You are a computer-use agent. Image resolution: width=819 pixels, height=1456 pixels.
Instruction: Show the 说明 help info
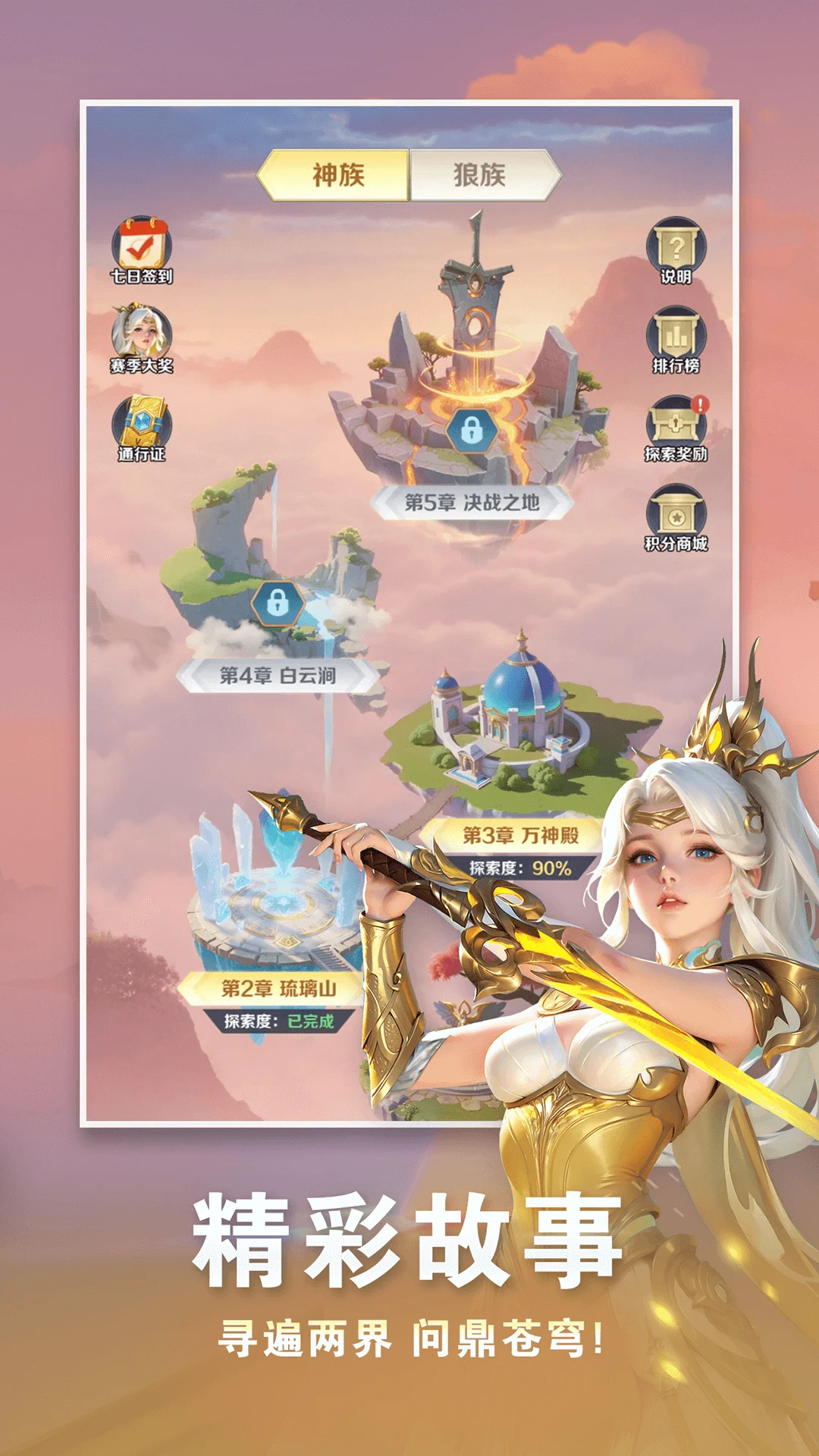coord(676,251)
